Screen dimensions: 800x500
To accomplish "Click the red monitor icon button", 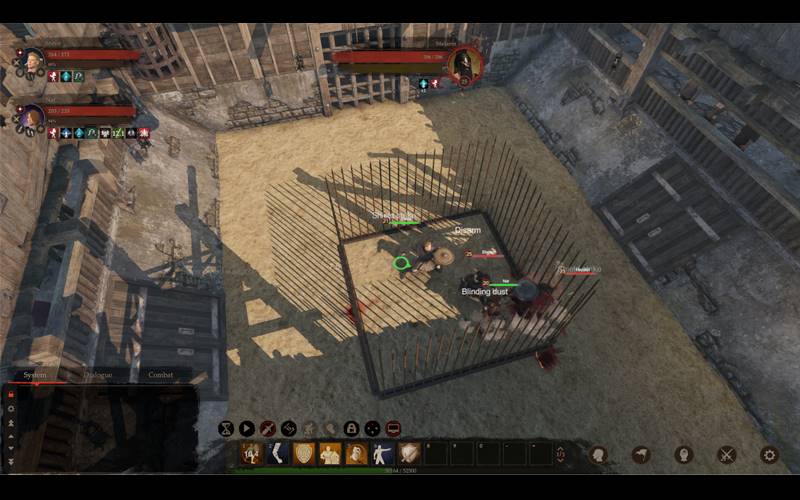I will (393, 428).
